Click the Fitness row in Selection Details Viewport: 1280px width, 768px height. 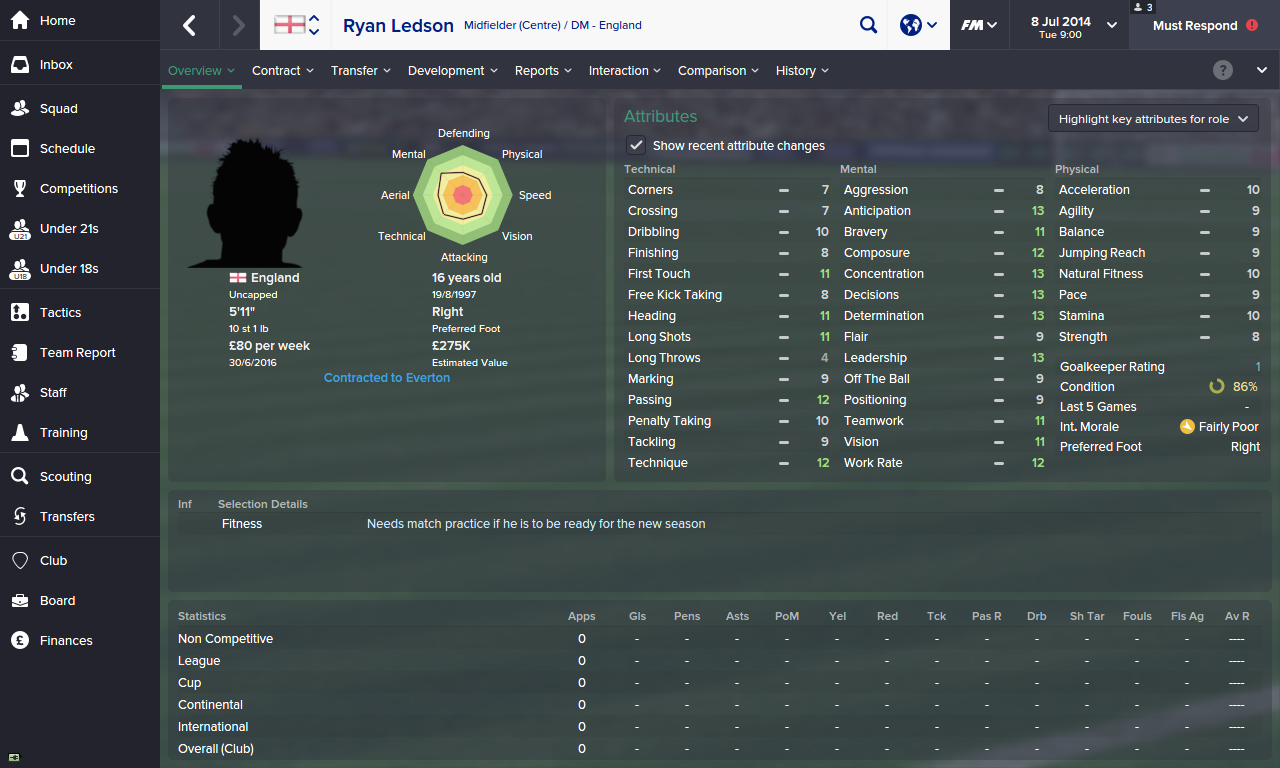[241, 523]
